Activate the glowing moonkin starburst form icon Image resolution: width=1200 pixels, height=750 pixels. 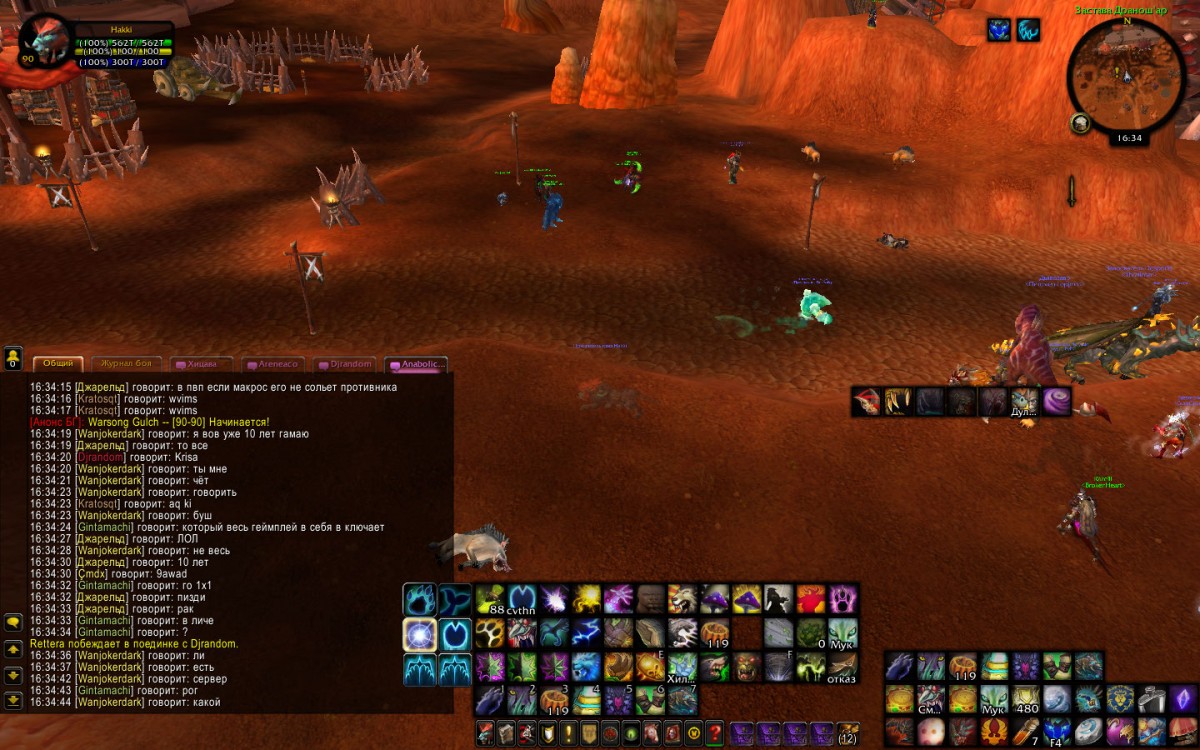(420, 634)
